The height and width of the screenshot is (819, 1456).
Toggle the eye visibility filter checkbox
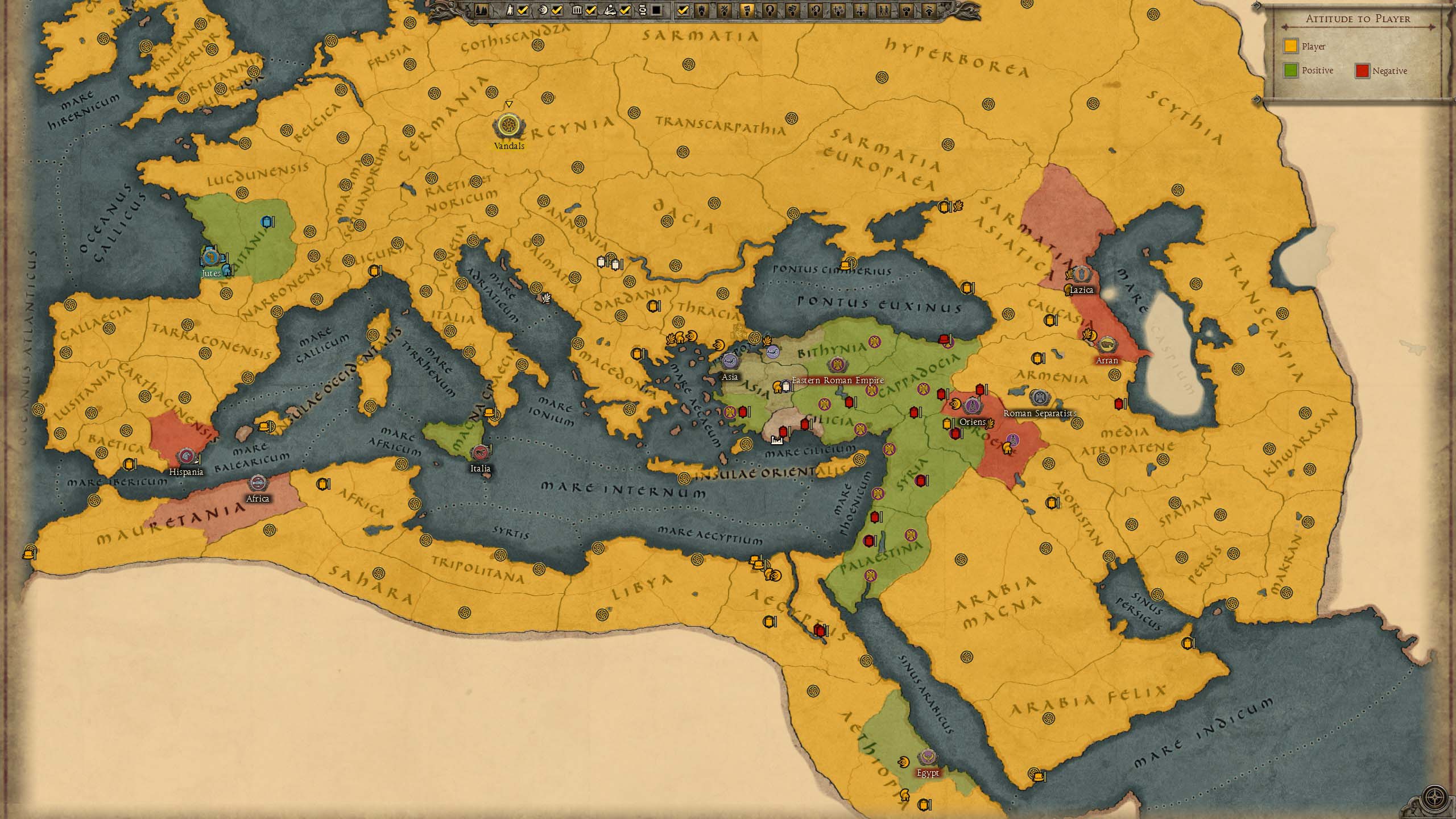(x=557, y=10)
